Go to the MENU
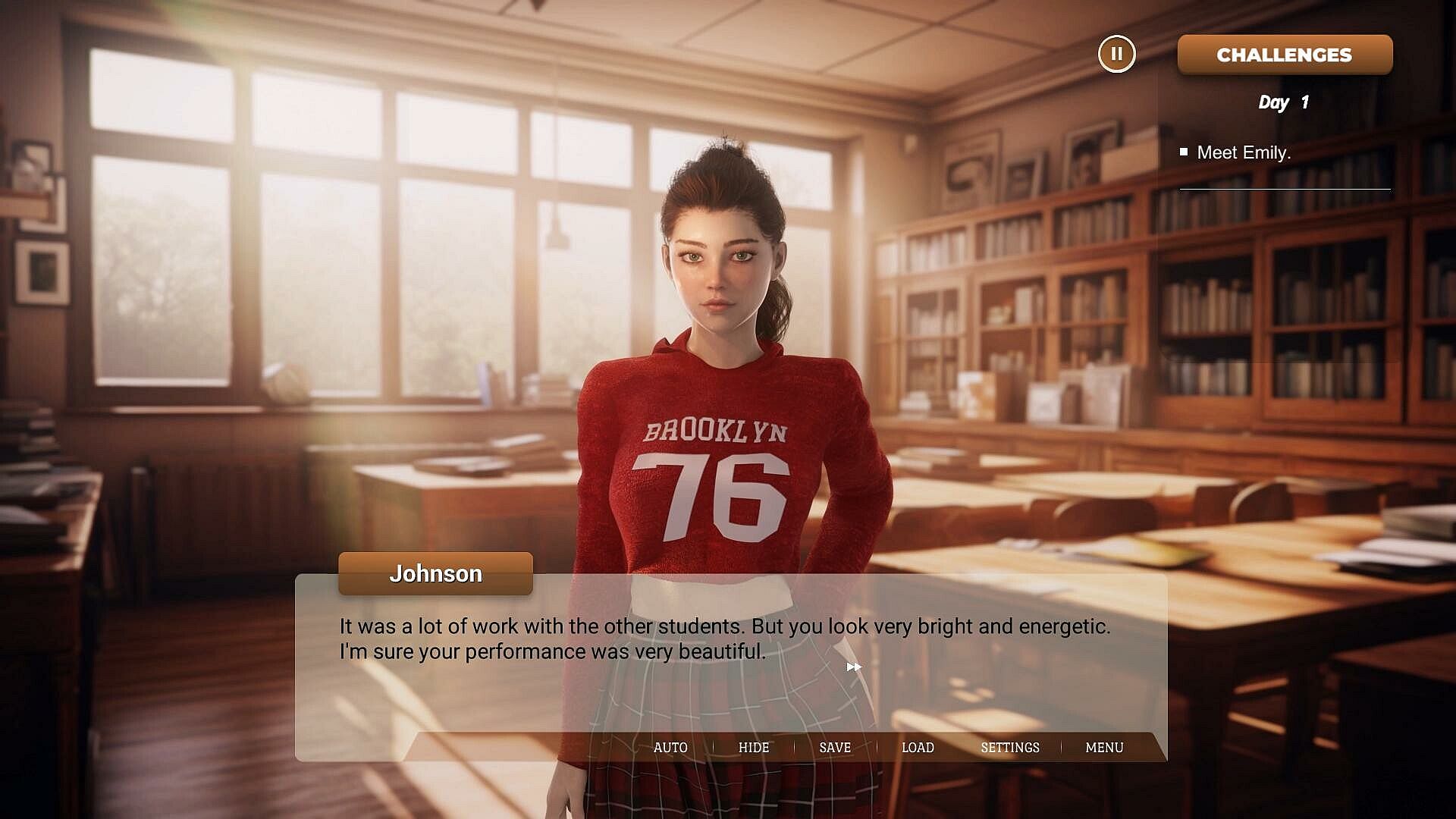The height and width of the screenshot is (819, 1456). (1104, 748)
